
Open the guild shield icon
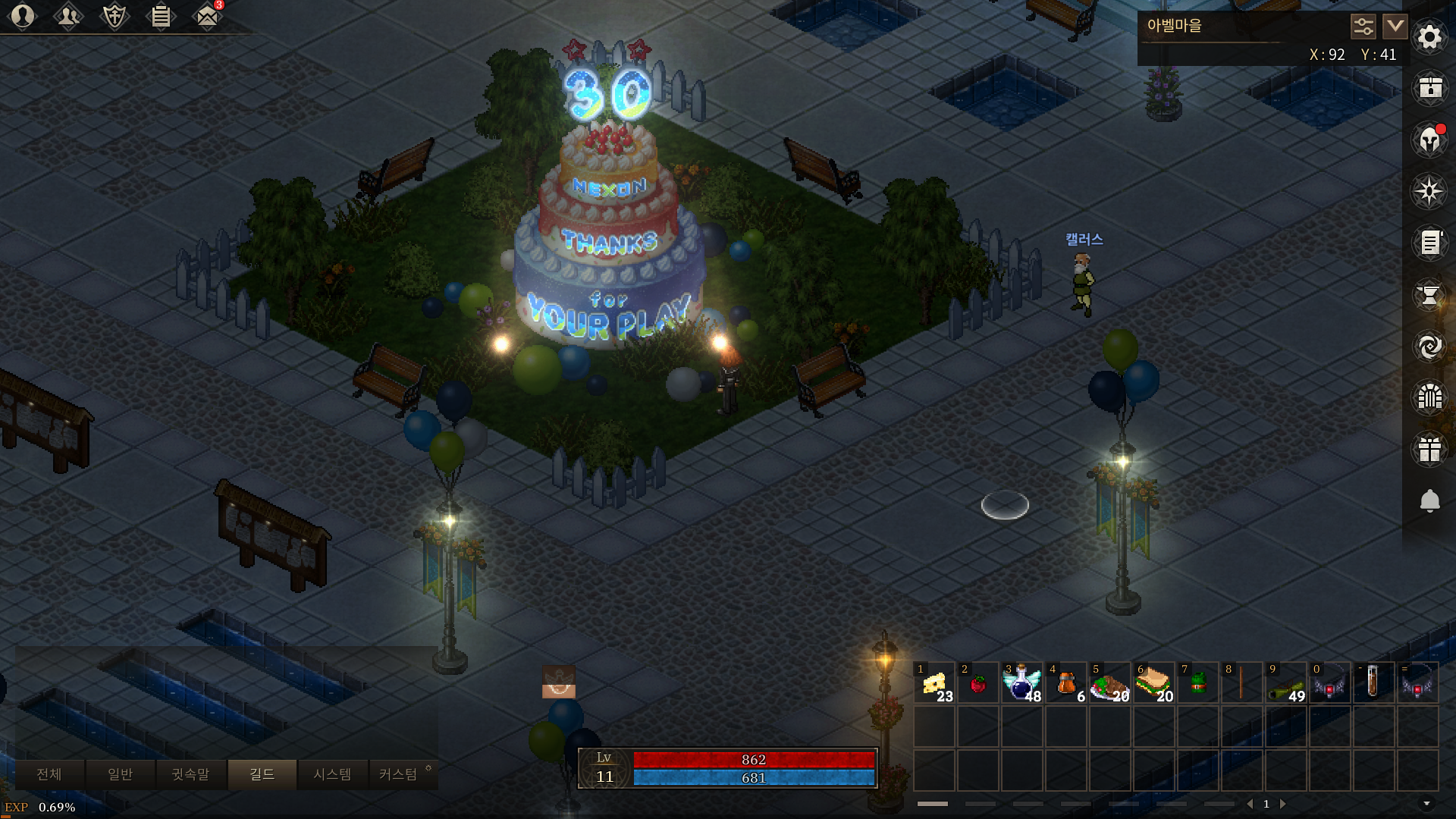point(115,16)
